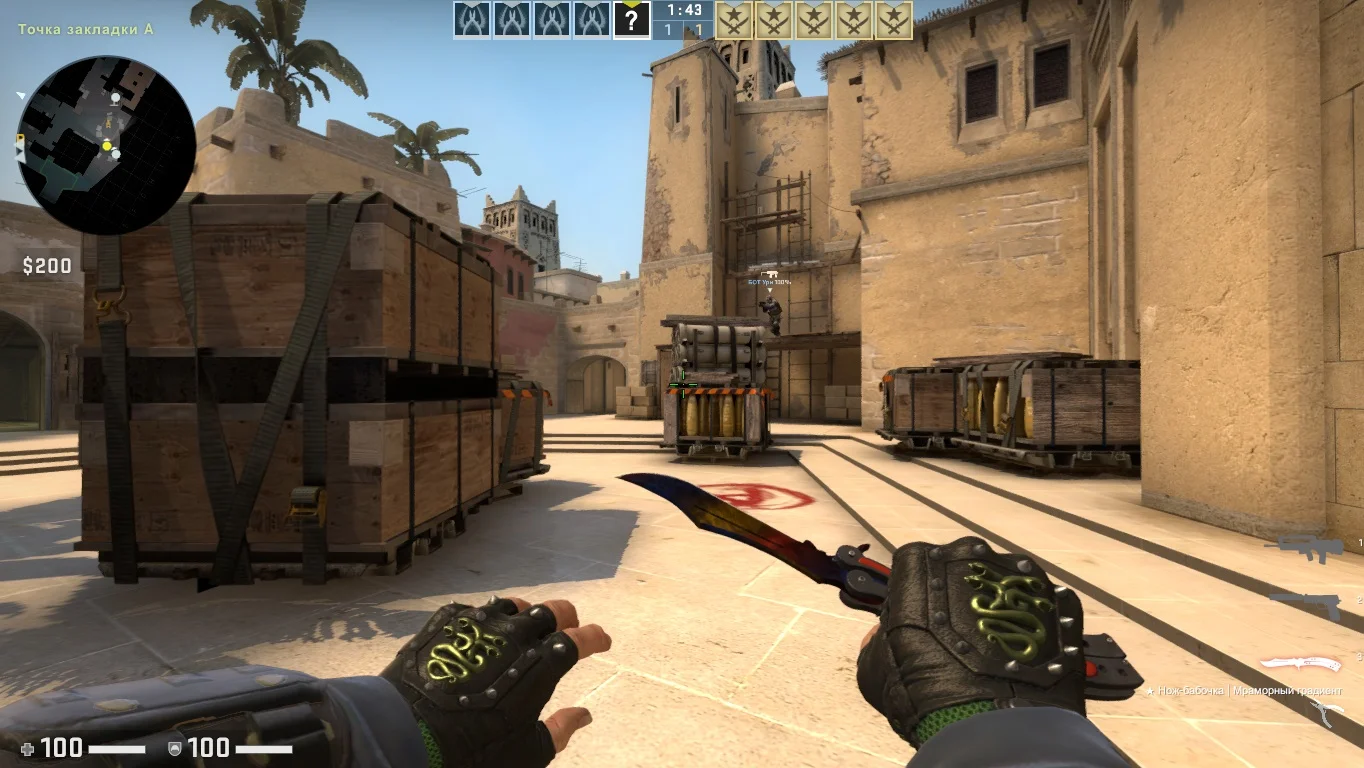
Task: Select the defuse kit pliers icon
Action: [x=1330, y=713]
